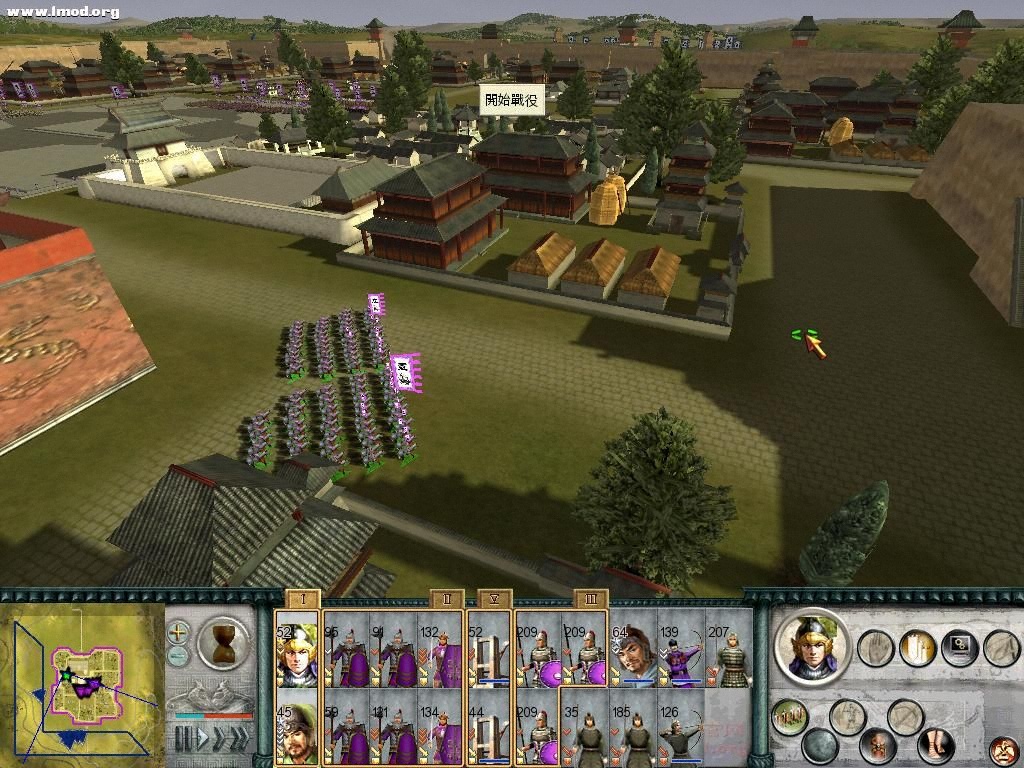Zoom out the minimap with the minus button
The height and width of the screenshot is (768, 1024).
point(178,657)
